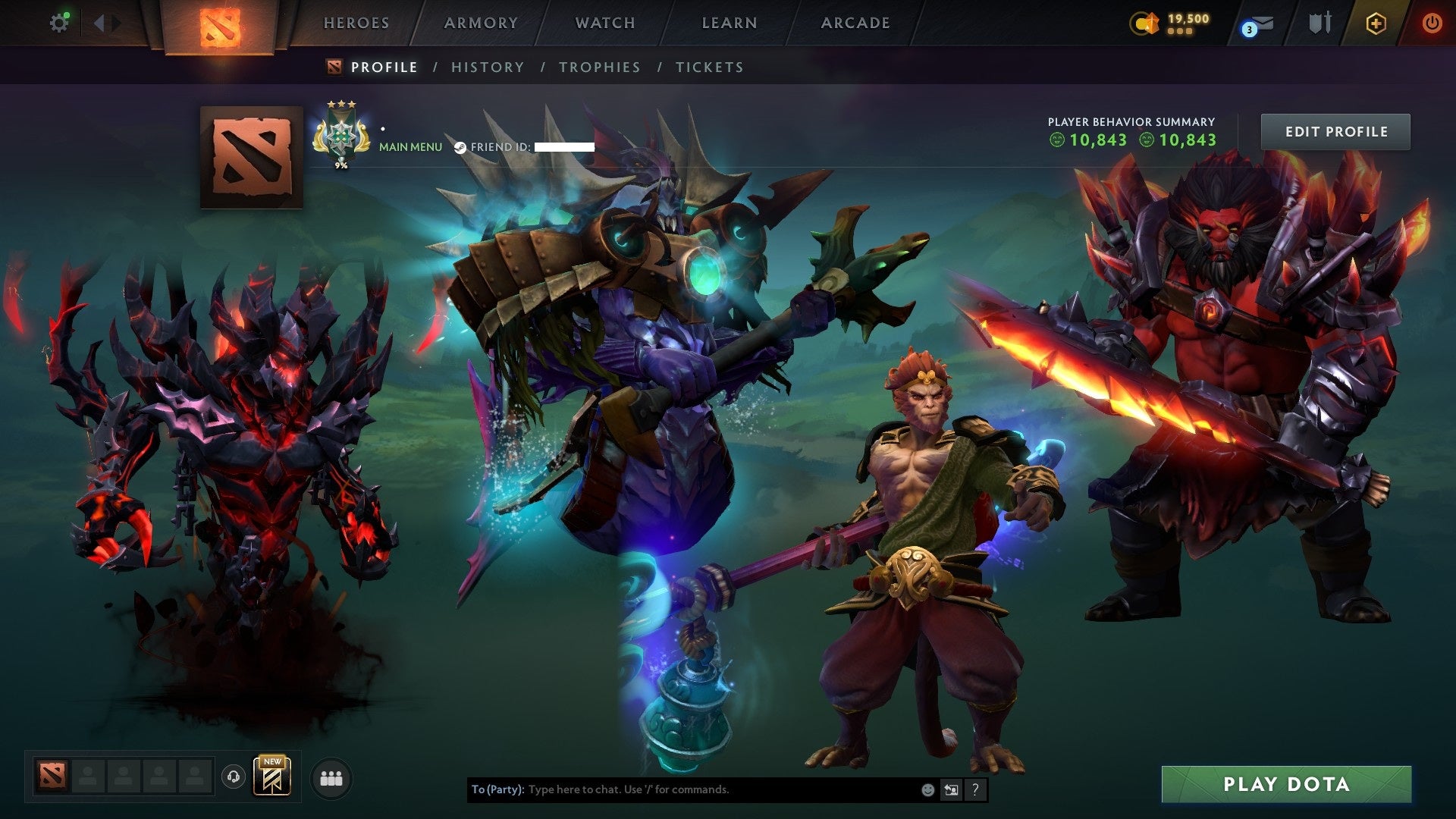Click the chat help question mark icon

(x=975, y=790)
